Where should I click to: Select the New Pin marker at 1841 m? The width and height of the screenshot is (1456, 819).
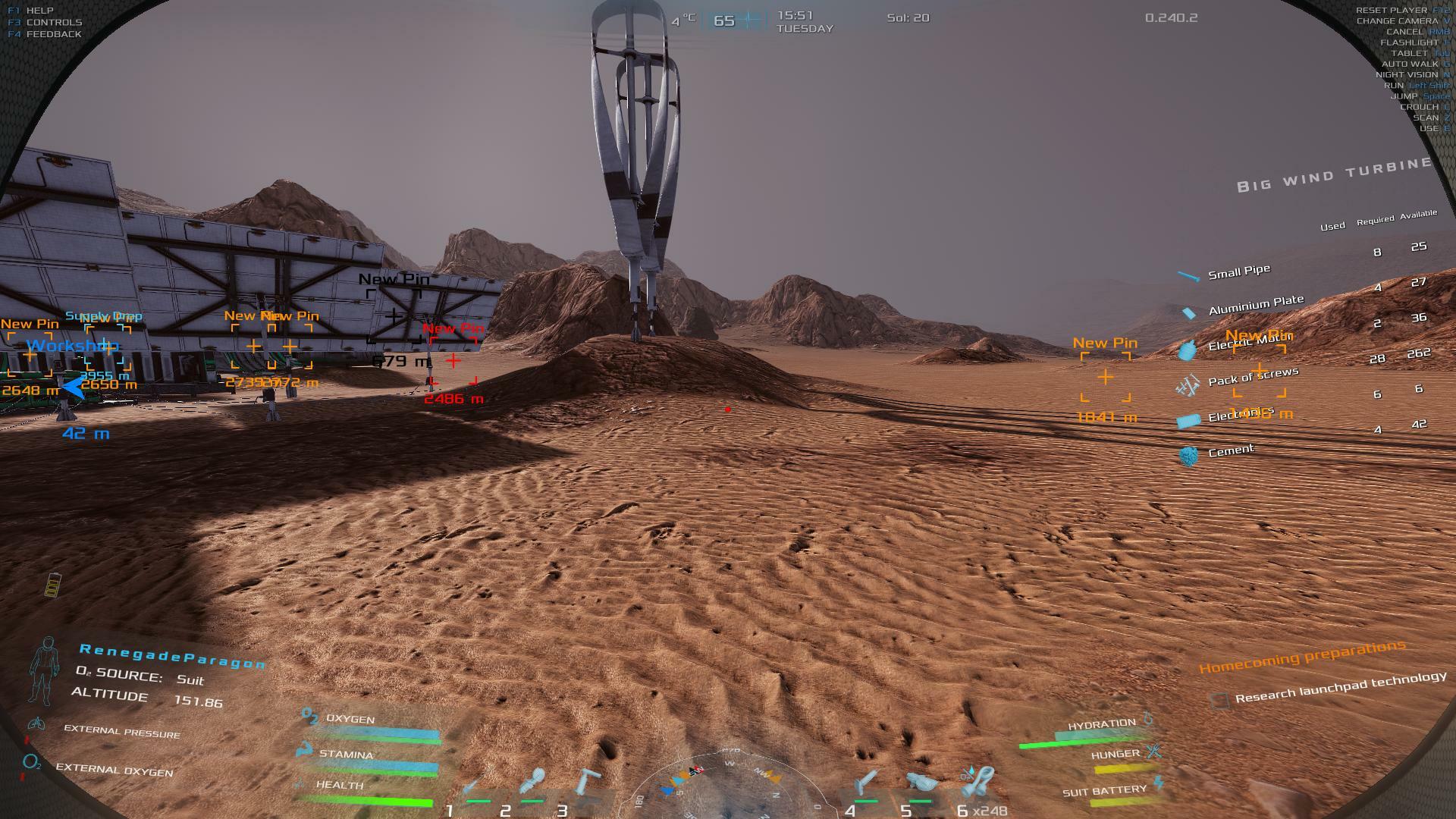1106,377
